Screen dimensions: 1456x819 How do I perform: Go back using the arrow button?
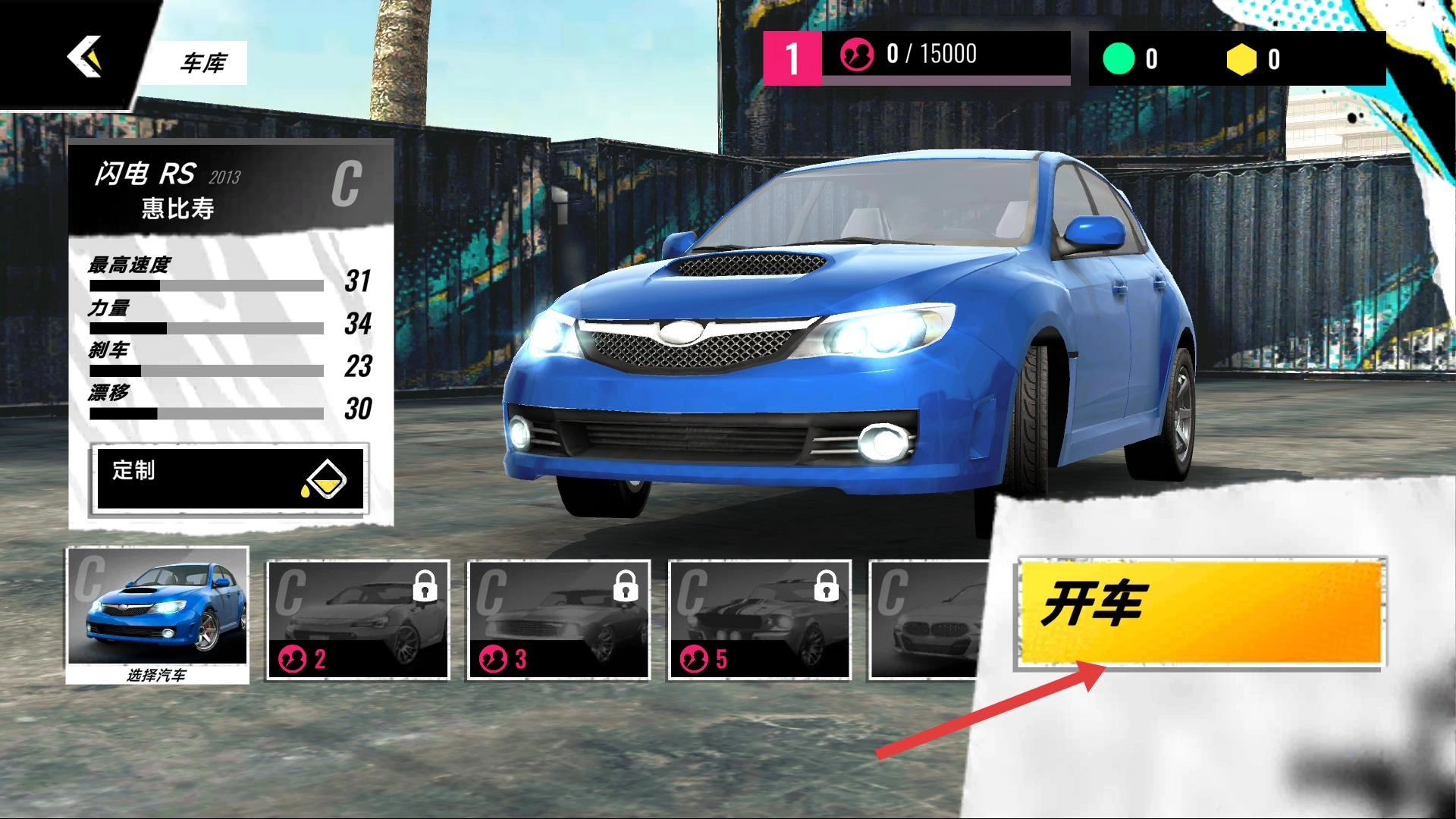click(x=83, y=57)
